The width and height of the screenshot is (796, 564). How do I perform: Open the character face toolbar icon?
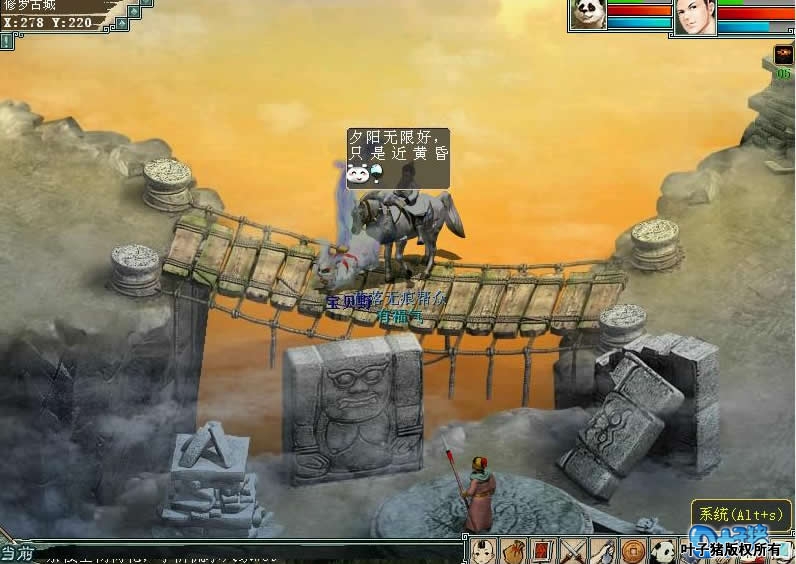[484, 550]
